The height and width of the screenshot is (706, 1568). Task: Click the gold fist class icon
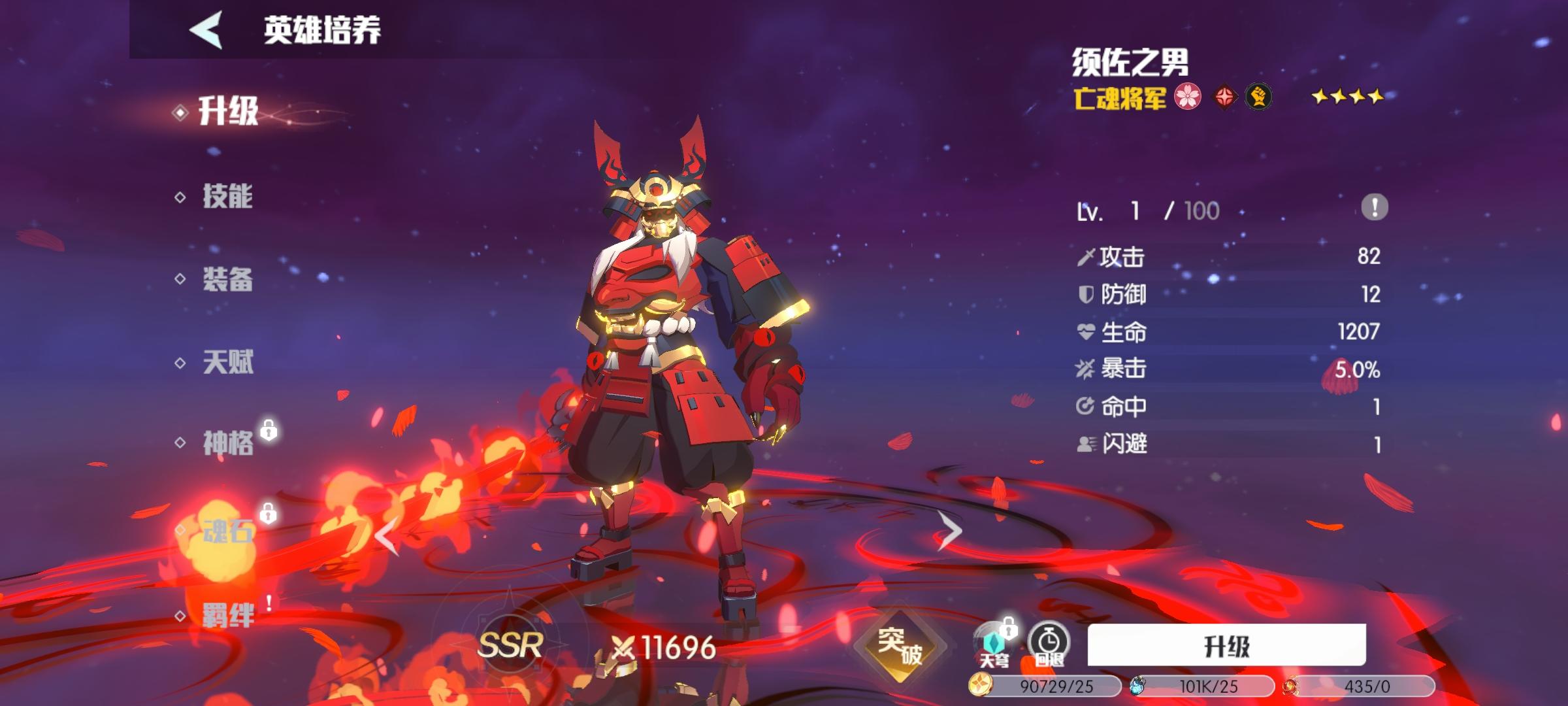[x=1258, y=97]
